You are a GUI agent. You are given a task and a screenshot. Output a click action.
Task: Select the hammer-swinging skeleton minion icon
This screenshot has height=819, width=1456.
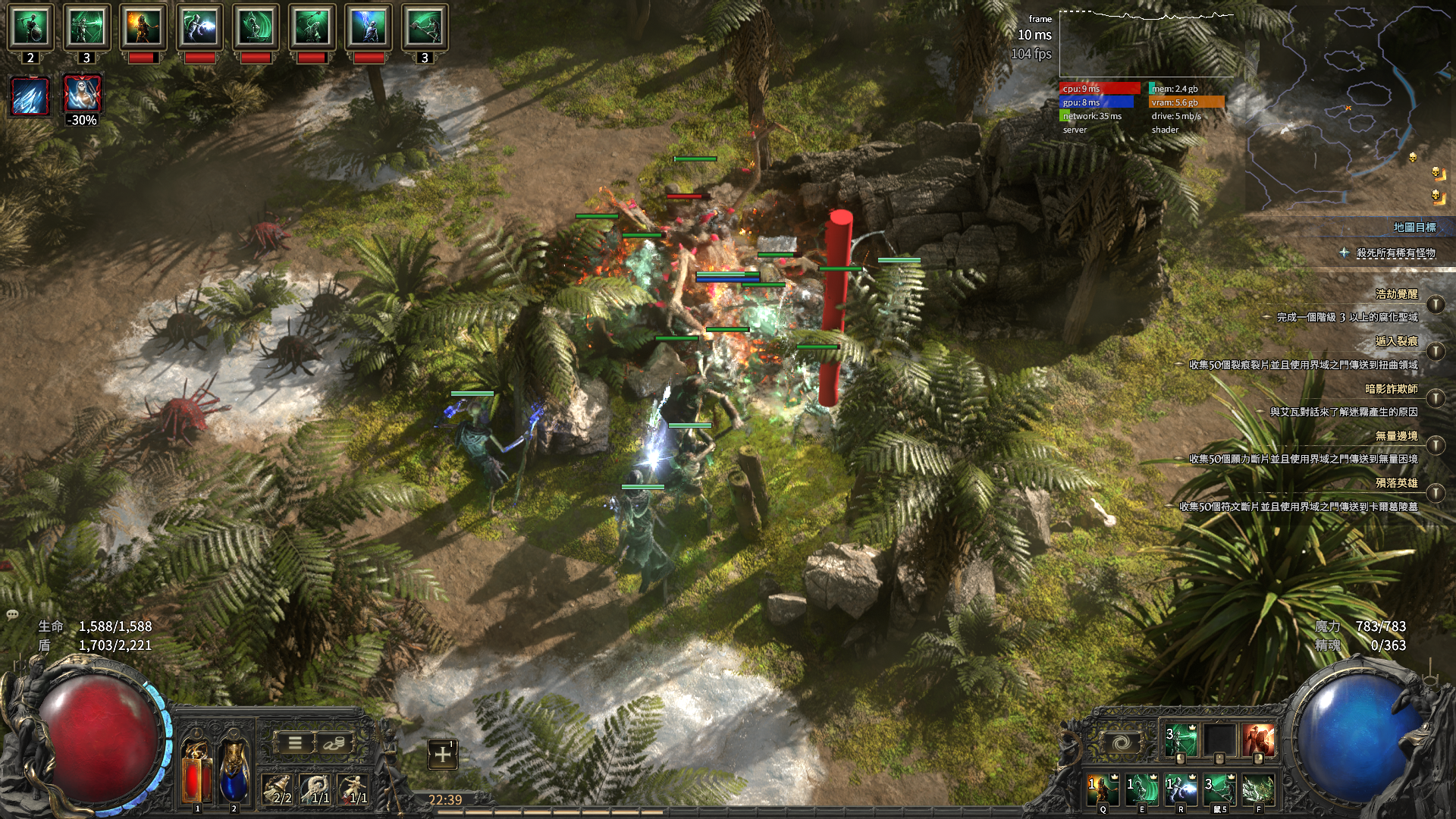[425, 27]
